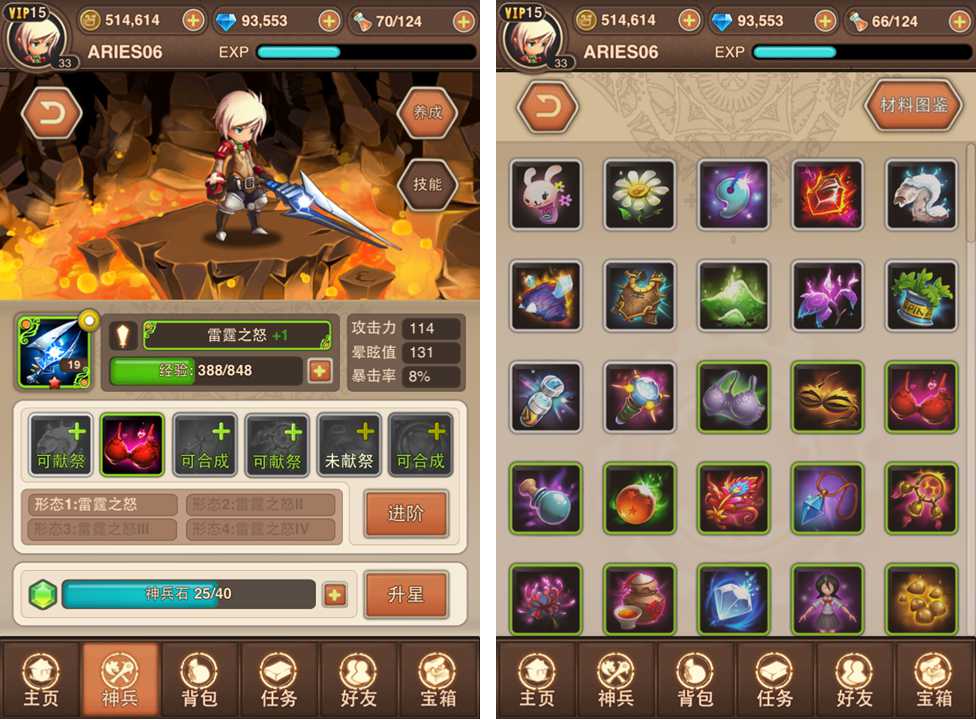Open the 技能 skills button

coord(428,184)
